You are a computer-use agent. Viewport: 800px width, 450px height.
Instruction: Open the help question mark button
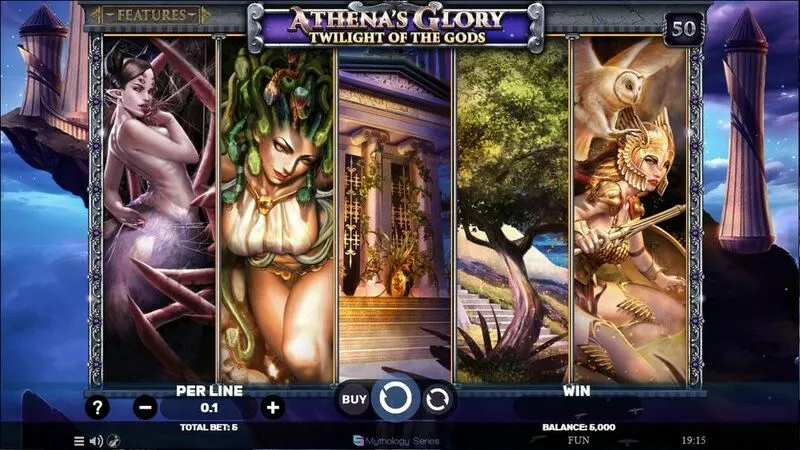point(97,407)
